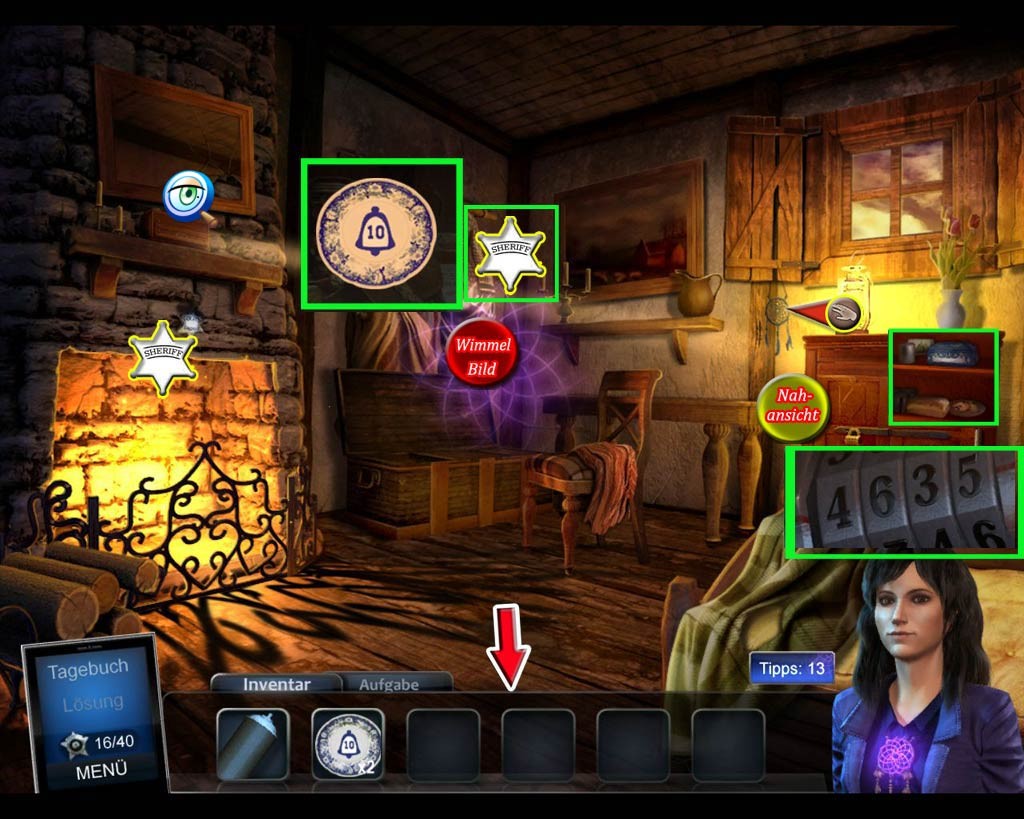Select the bell plate inventory item
The height and width of the screenshot is (819, 1024).
(347, 744)
